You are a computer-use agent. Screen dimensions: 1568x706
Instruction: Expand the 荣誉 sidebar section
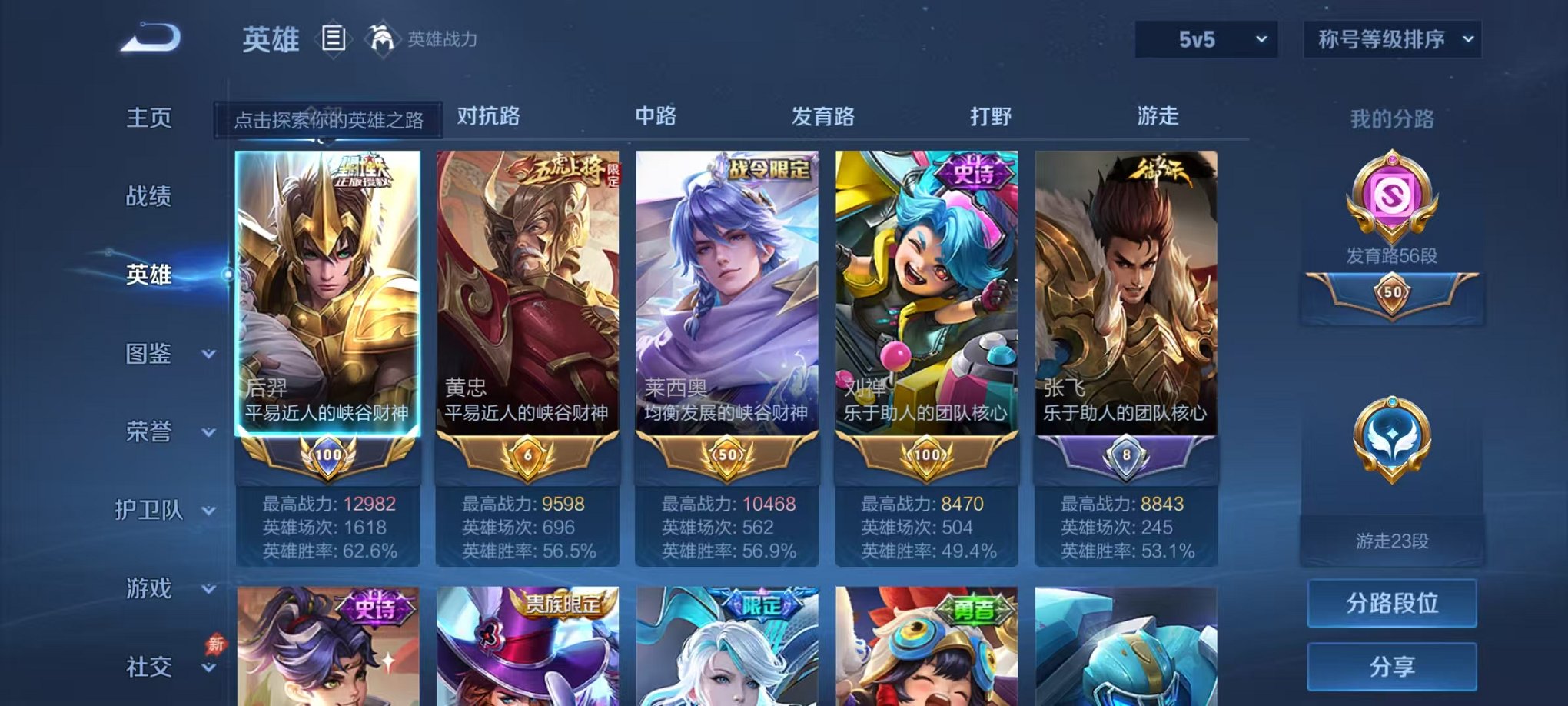[x=151, y=433]
